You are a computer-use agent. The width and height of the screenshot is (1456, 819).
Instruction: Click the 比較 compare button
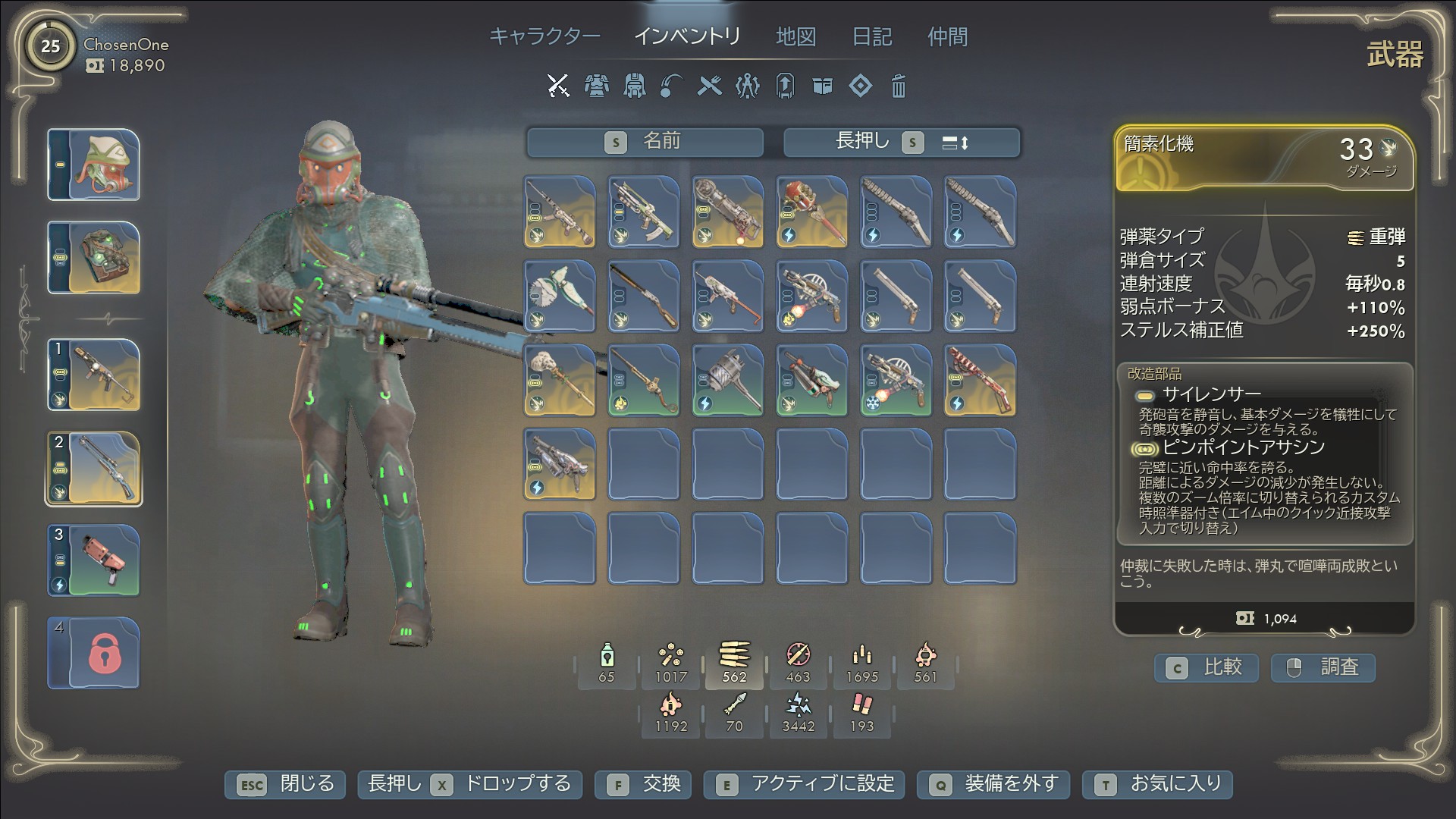tap(1207, 667)
